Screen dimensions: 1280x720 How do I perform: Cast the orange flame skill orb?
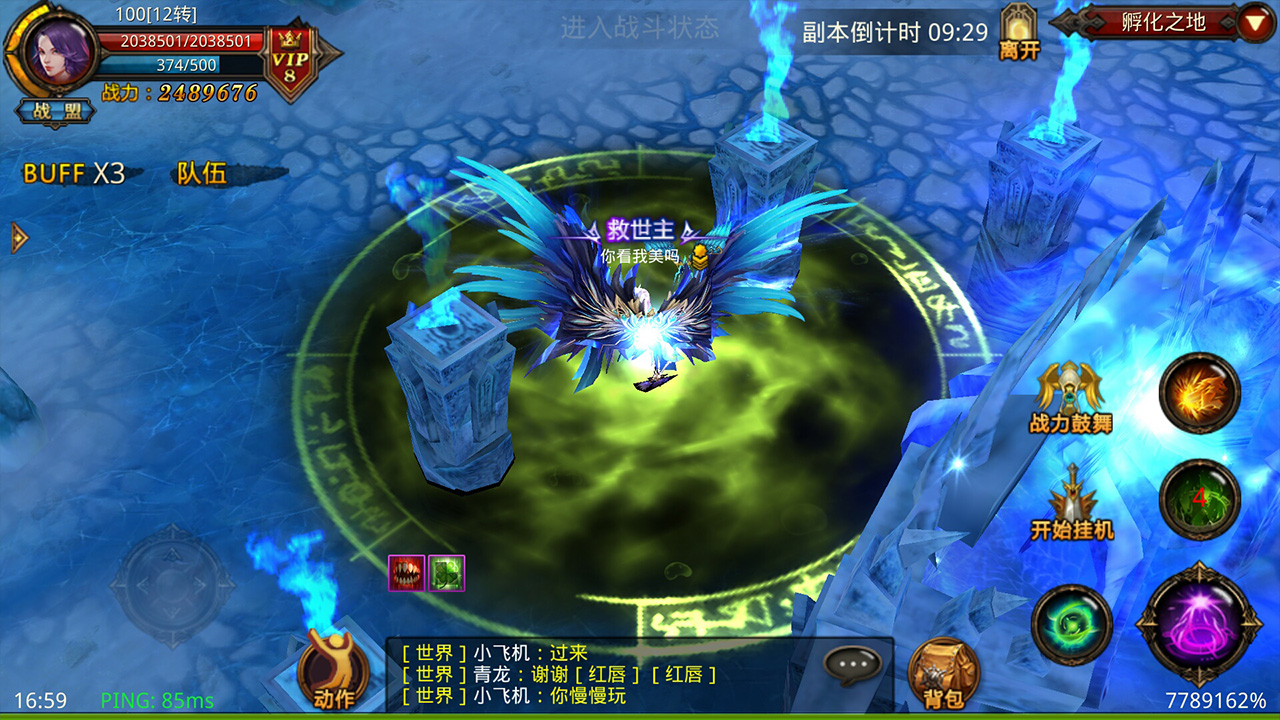1198,391
